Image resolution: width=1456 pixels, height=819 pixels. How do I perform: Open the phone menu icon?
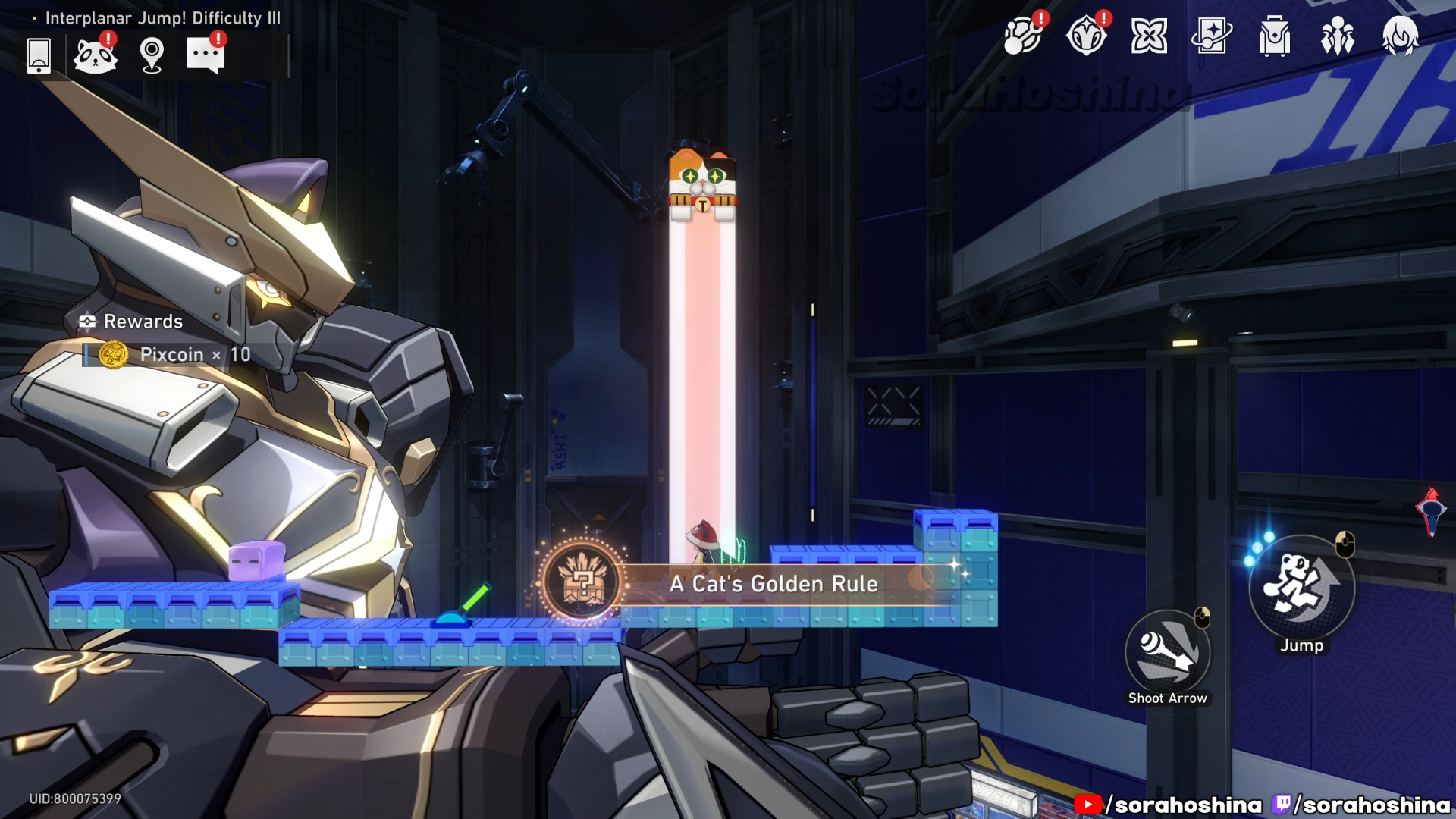click(39, 55)
